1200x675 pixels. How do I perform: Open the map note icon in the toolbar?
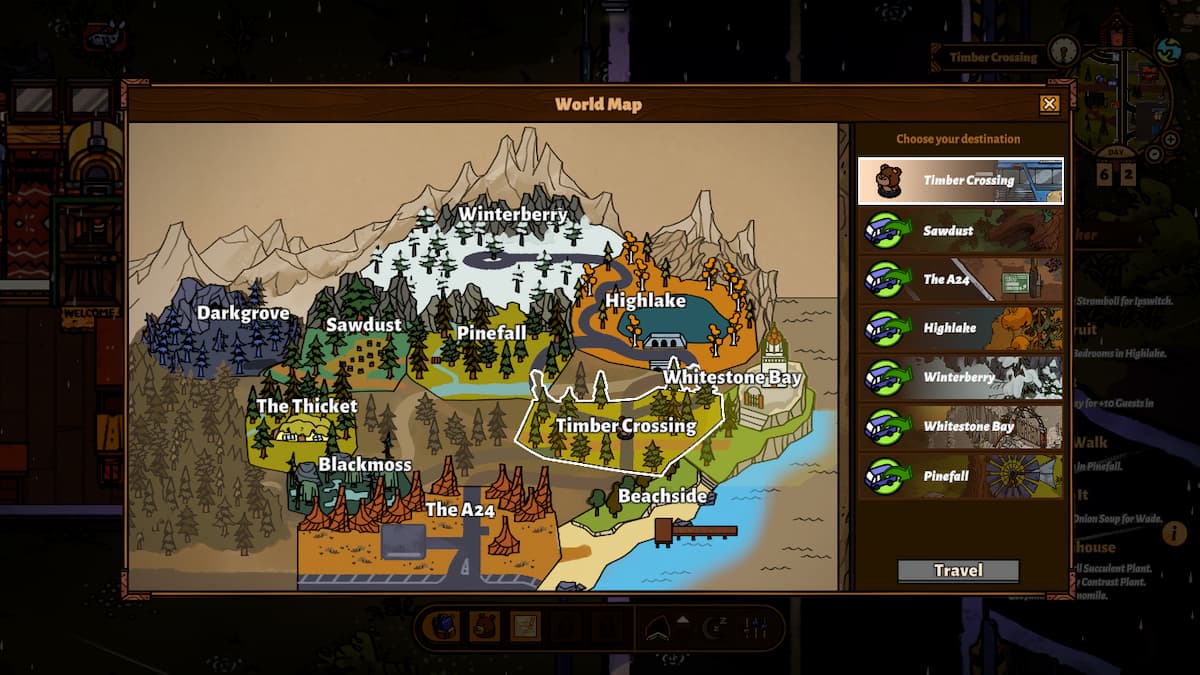[525, 626]
